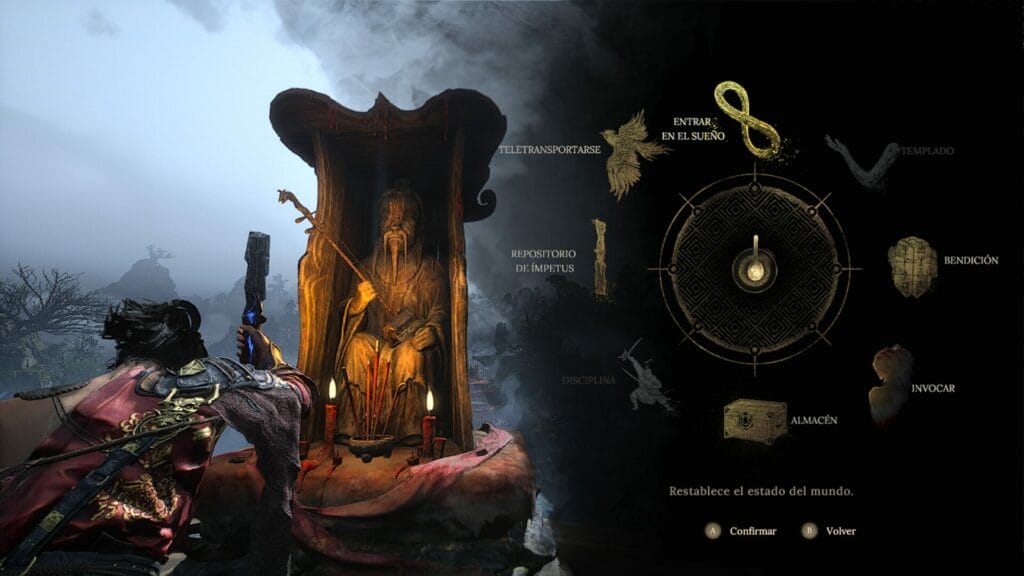This screenshot has width=1024, height=576.
Task: Open the Almacén chest
Action: click(755, 420)
